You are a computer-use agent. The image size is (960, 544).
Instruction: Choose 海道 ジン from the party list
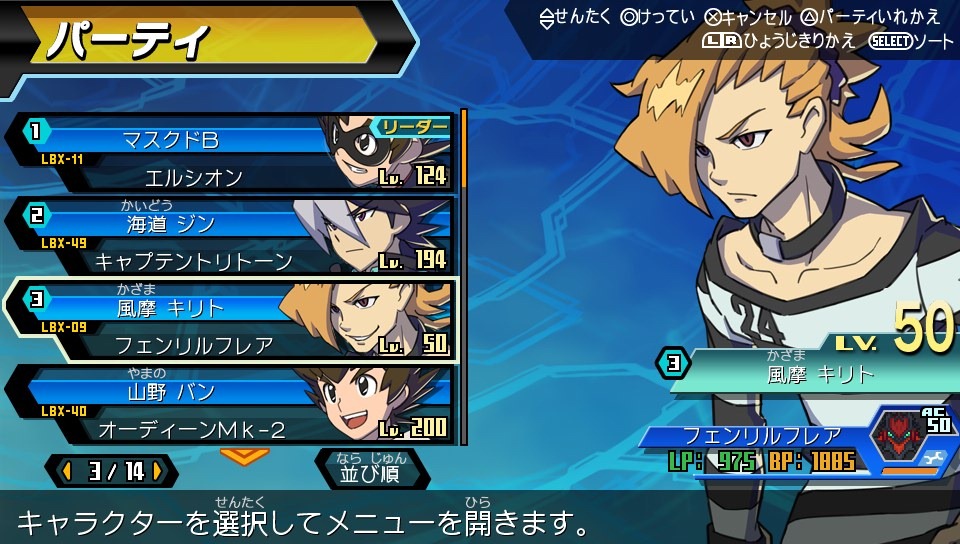pos(230,237)
